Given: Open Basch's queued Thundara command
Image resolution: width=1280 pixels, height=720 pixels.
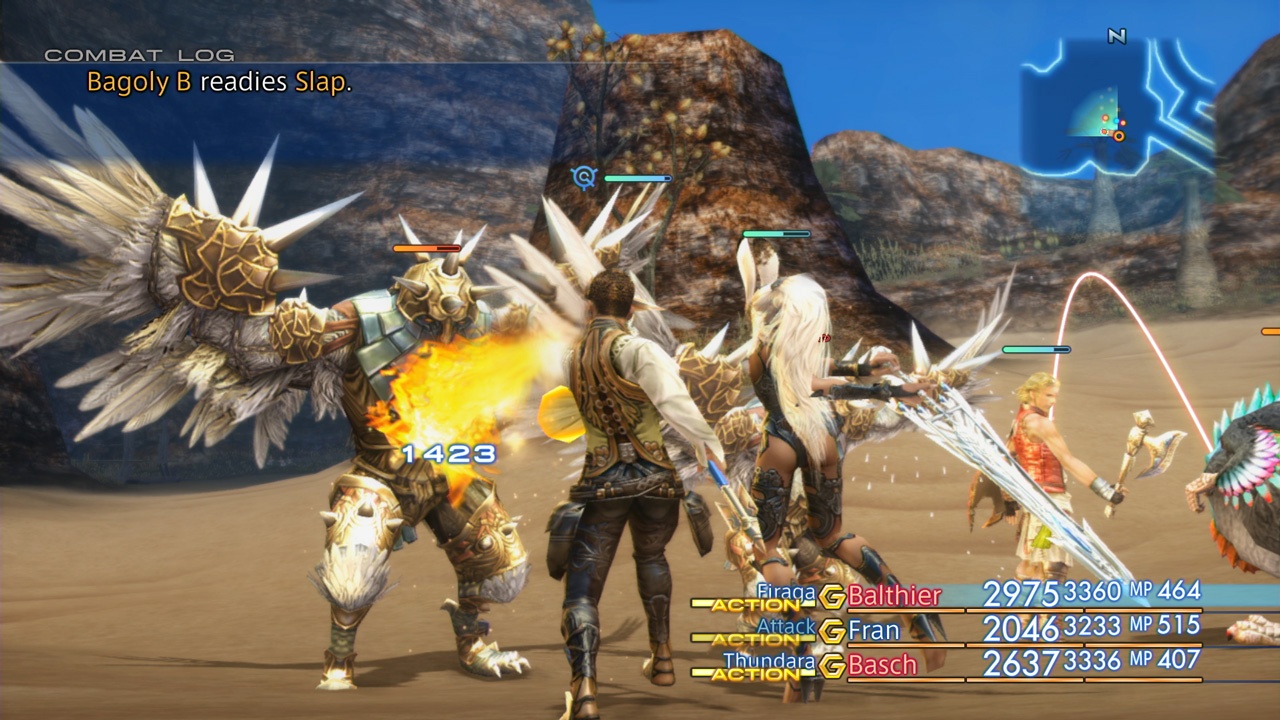Looking at the screenshot, I should pos(770,661).
